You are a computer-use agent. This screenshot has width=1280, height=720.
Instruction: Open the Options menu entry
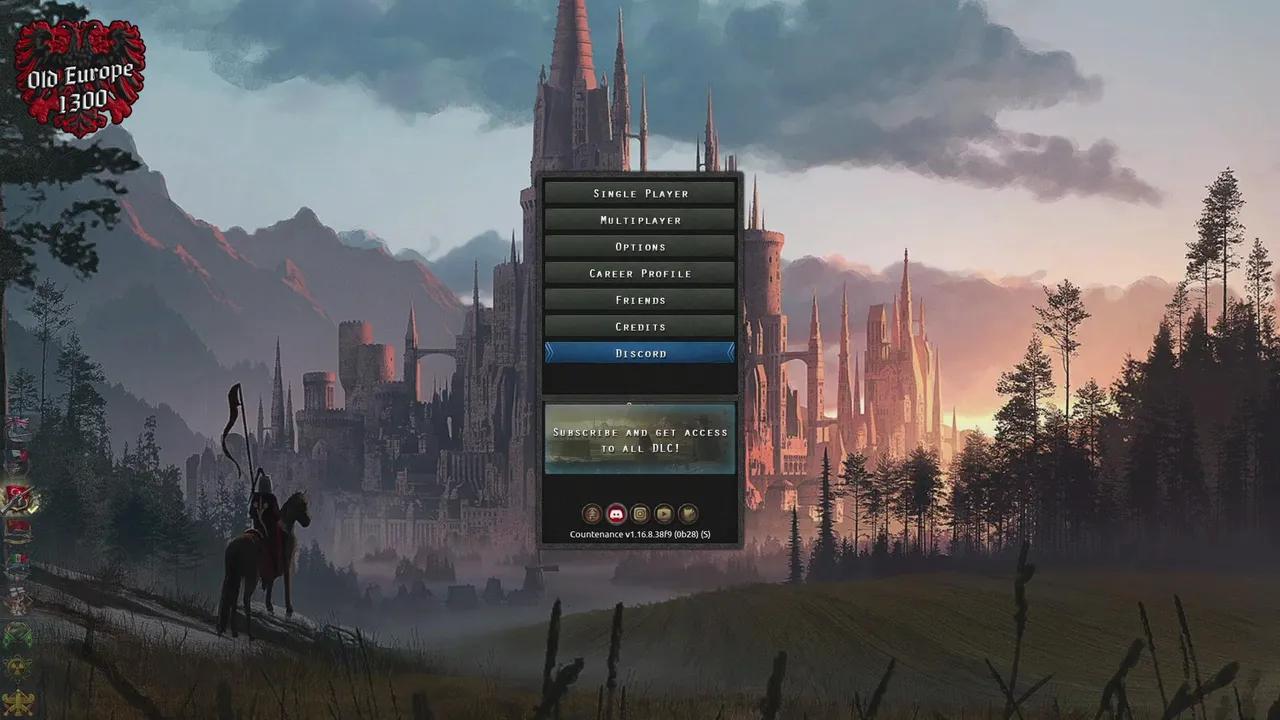pos(640,246)
